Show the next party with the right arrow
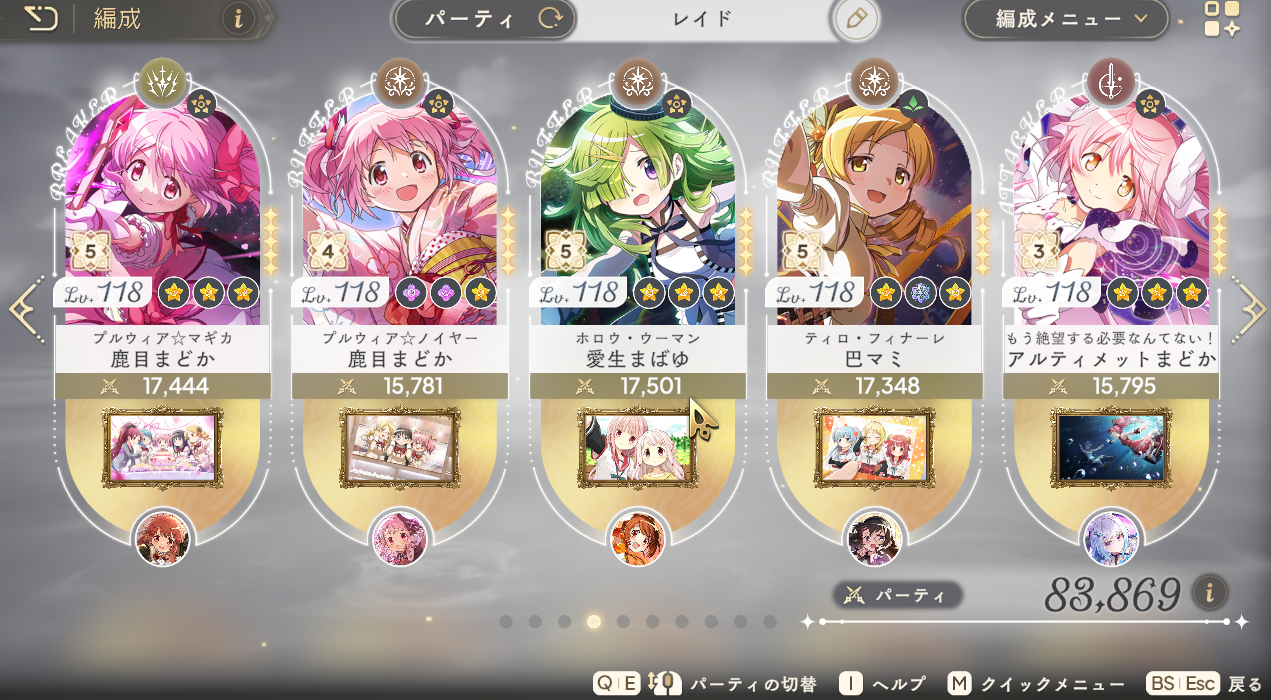 click(1250, 310)
